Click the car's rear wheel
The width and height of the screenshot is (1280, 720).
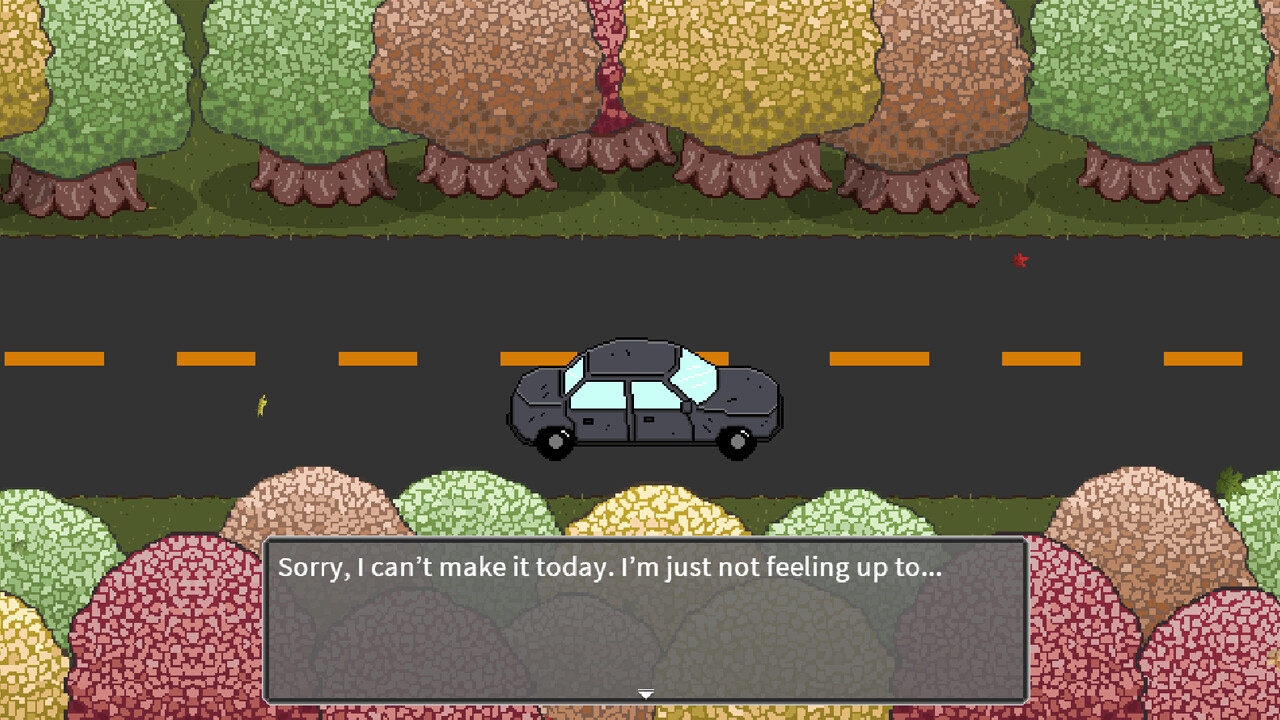553,442
